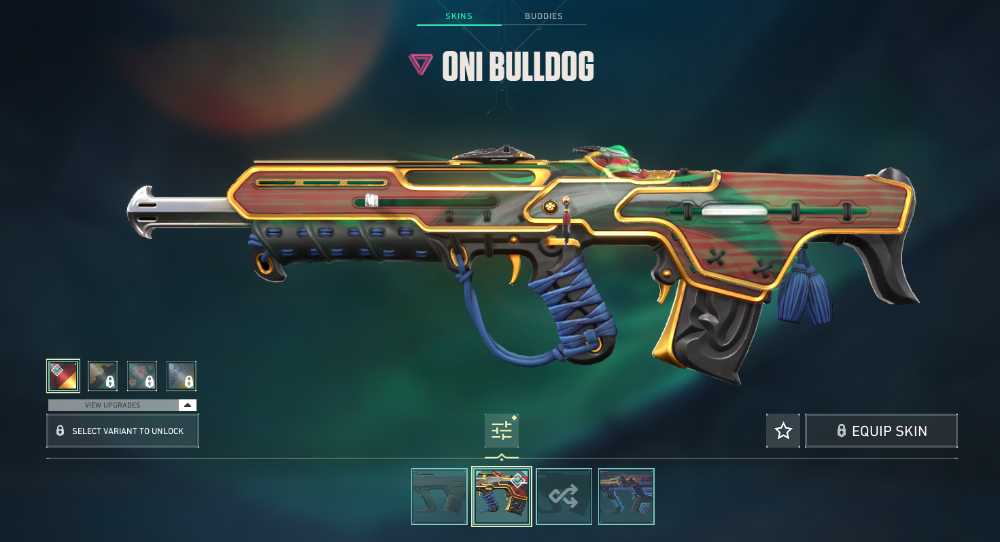The width and height of the screenshot is (1000, 542).
Task: Equip the Oni Bulldog skin
Action: (x=881, y=431)
